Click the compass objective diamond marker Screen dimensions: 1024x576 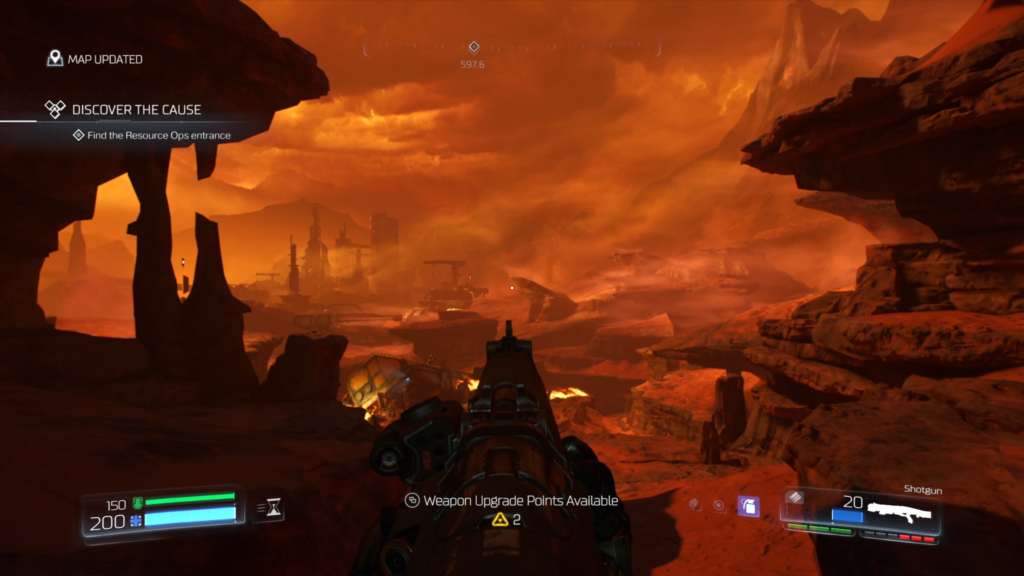pos(474,46)
